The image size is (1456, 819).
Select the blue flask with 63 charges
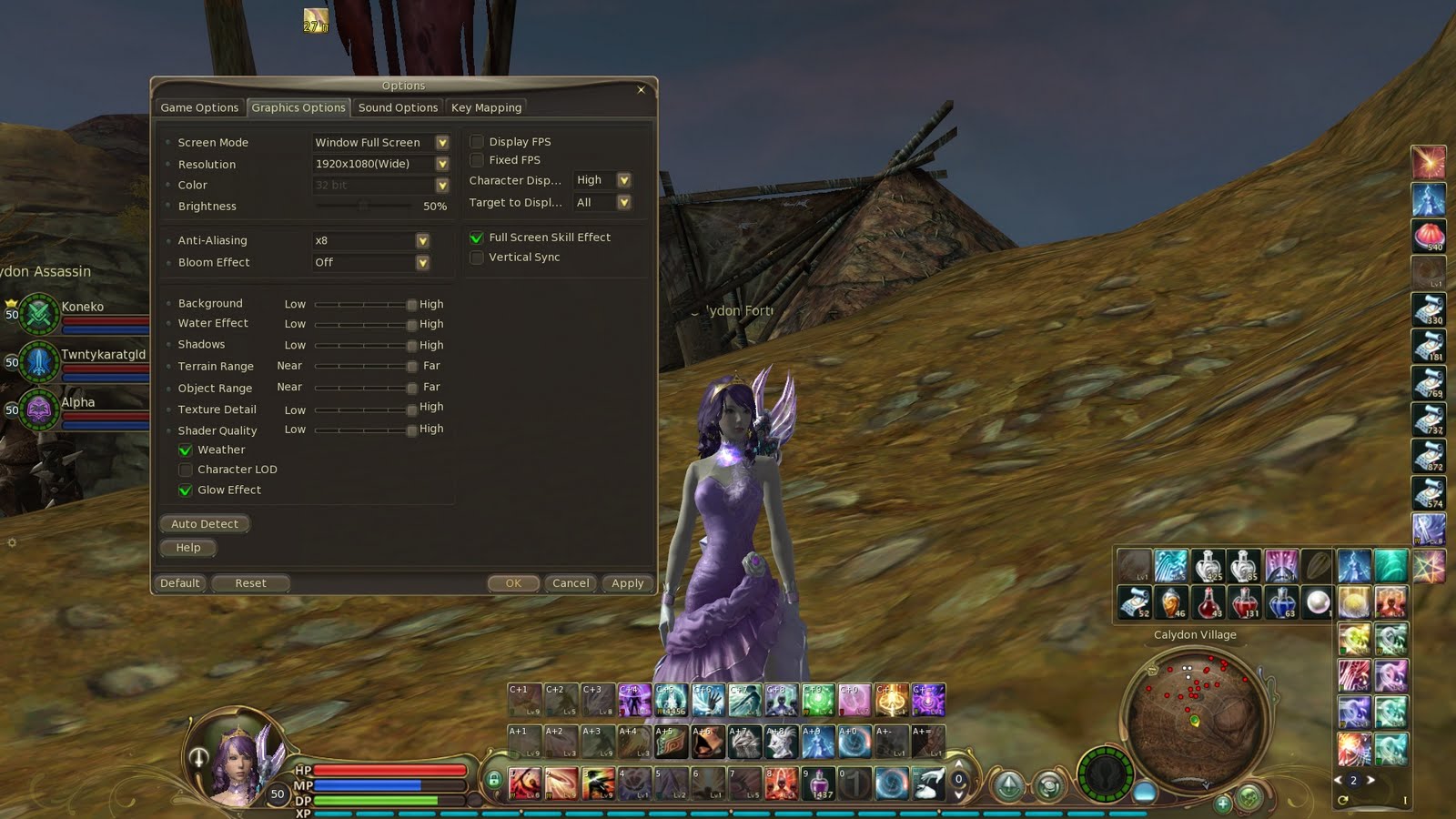click(1282, 604)
